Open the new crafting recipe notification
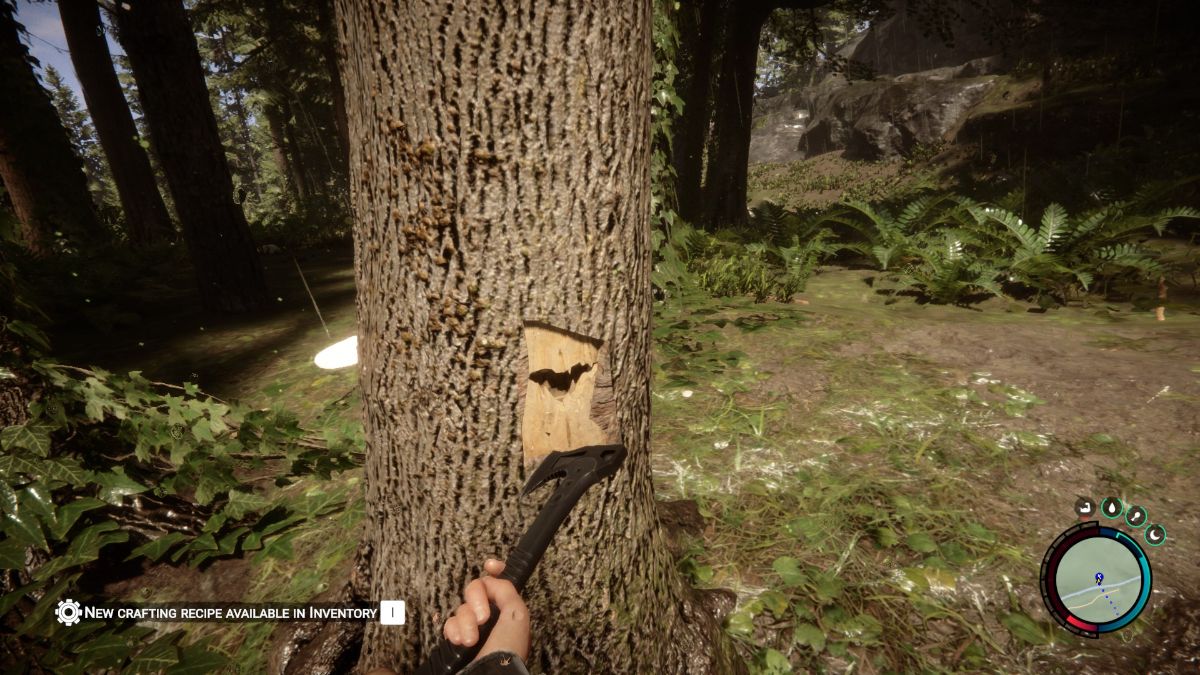The width and height of the screenshot is (1200, 675). pyautogui.click(x=230, y=612)
